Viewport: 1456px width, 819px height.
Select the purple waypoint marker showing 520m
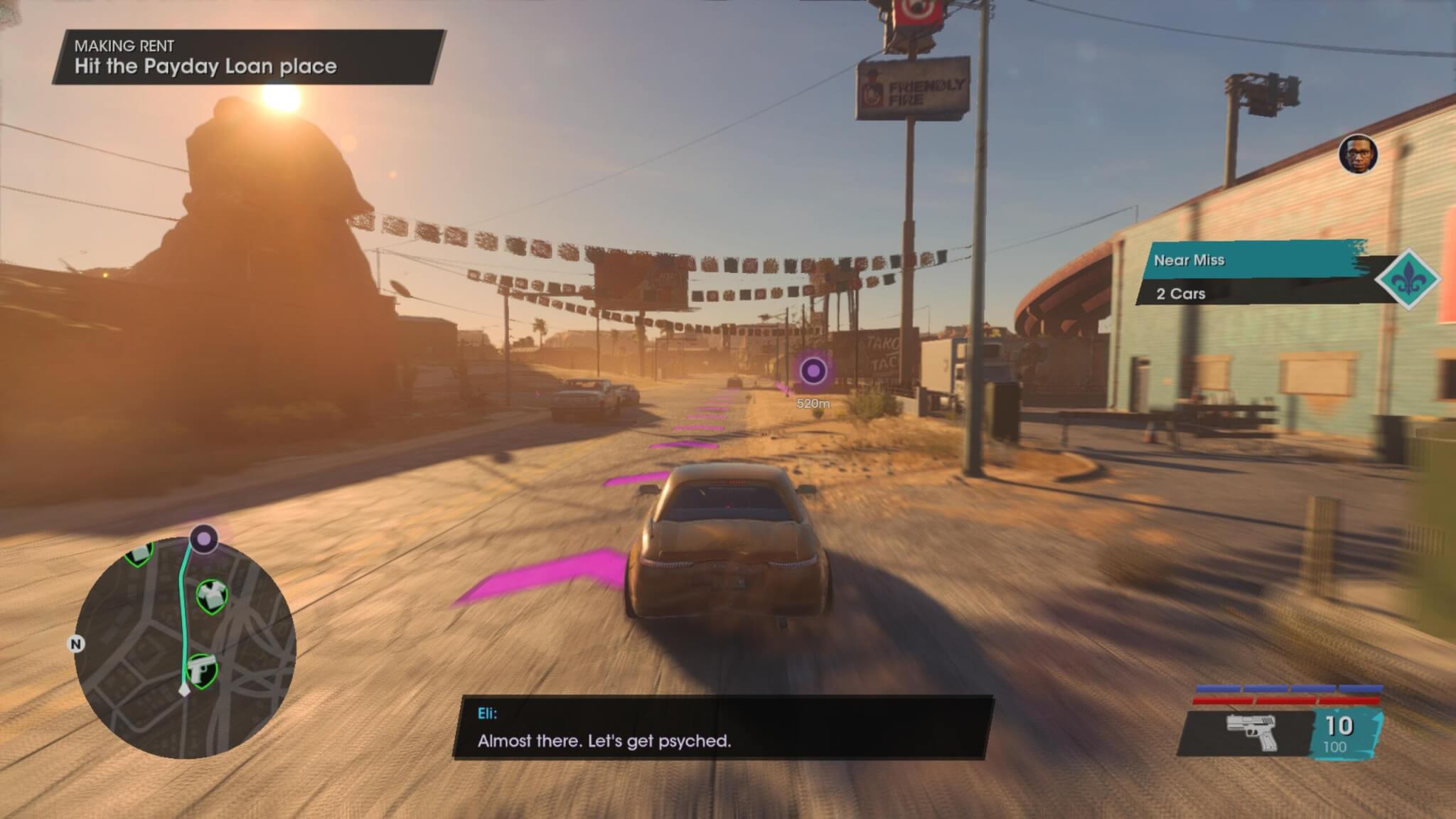[813, 370]
